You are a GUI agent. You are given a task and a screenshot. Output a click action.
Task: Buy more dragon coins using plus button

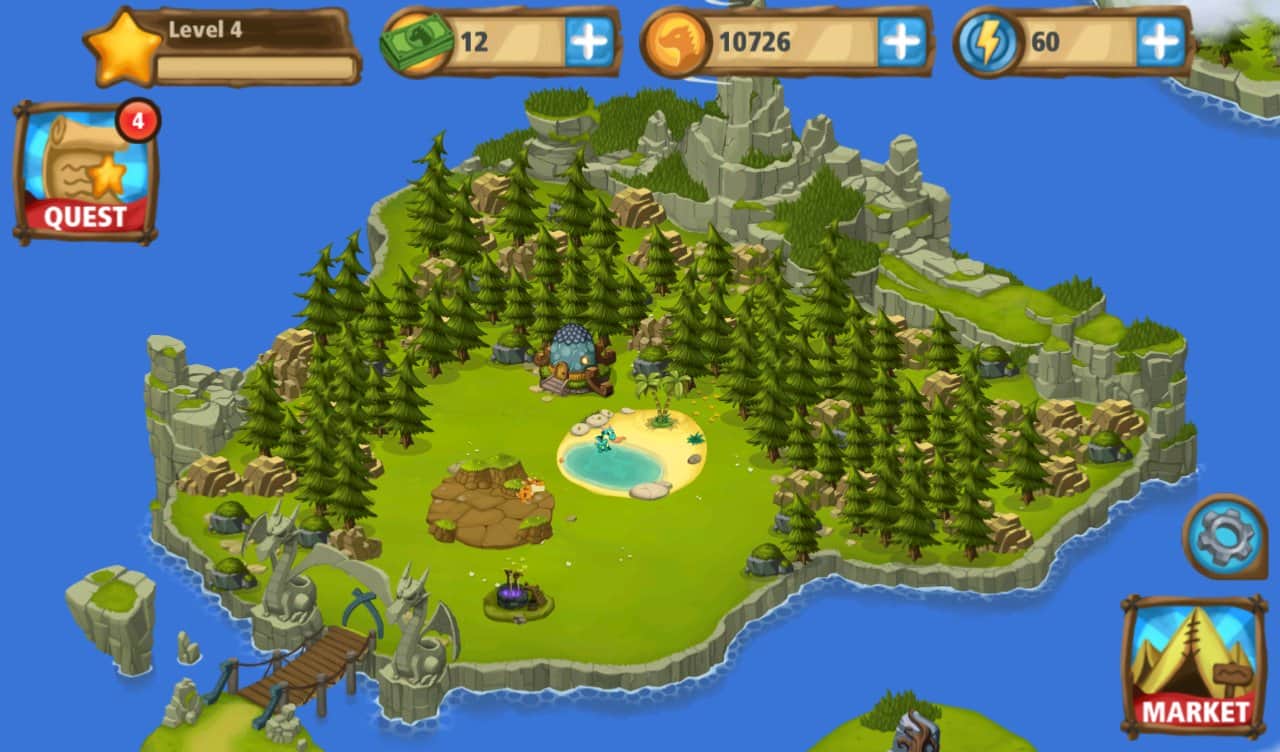point(902,42)
